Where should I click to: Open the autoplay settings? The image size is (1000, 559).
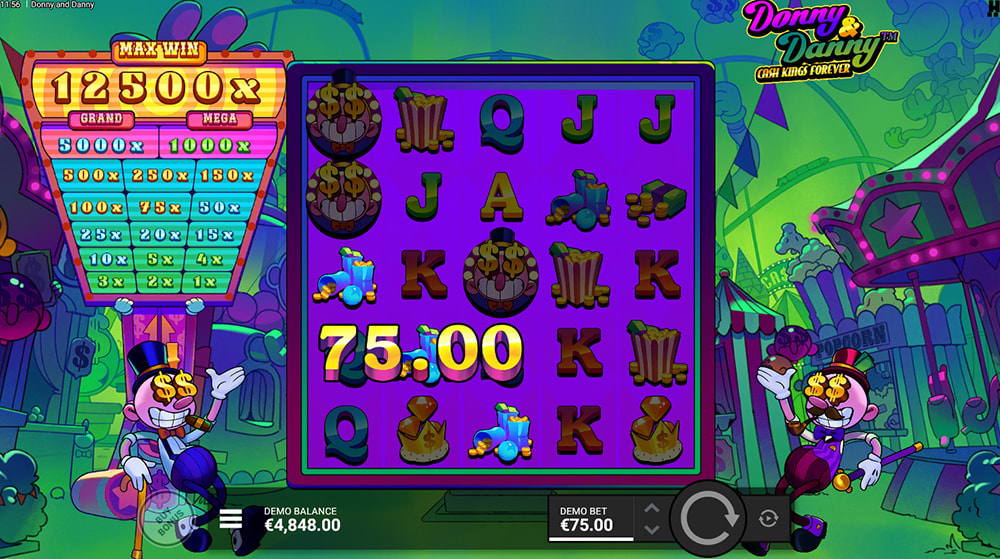(x=769, y=518)
